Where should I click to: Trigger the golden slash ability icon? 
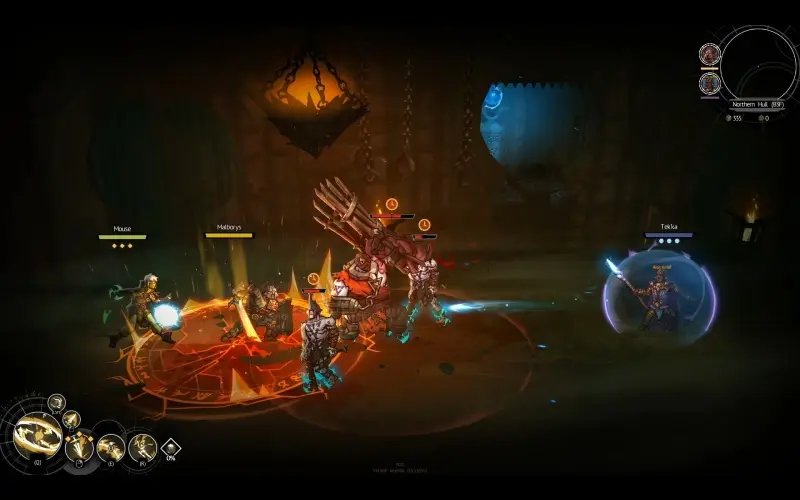tap(110, 447)
